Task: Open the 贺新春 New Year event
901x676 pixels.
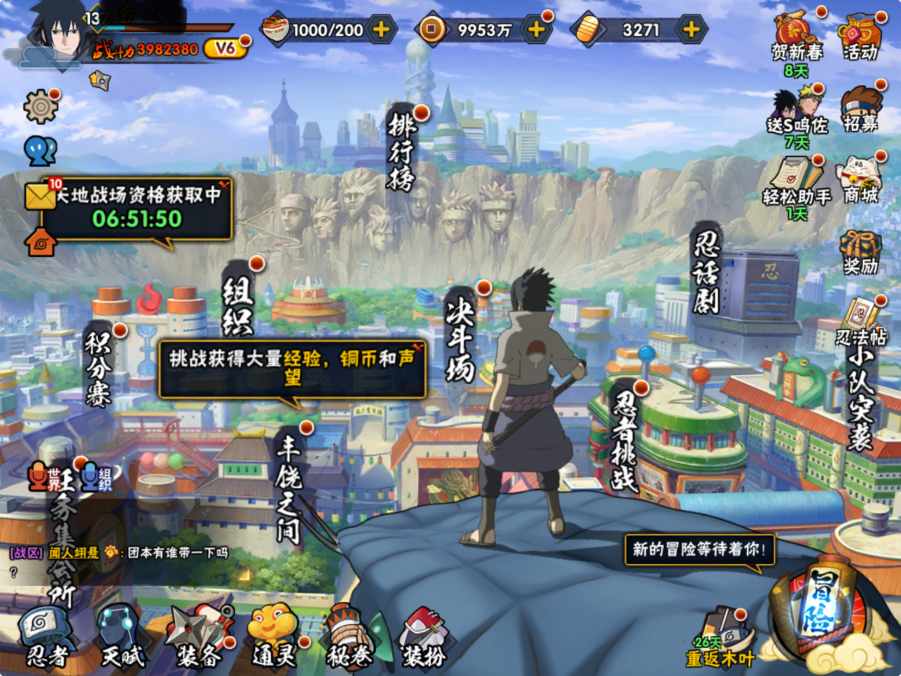Action: click(796, 40)
